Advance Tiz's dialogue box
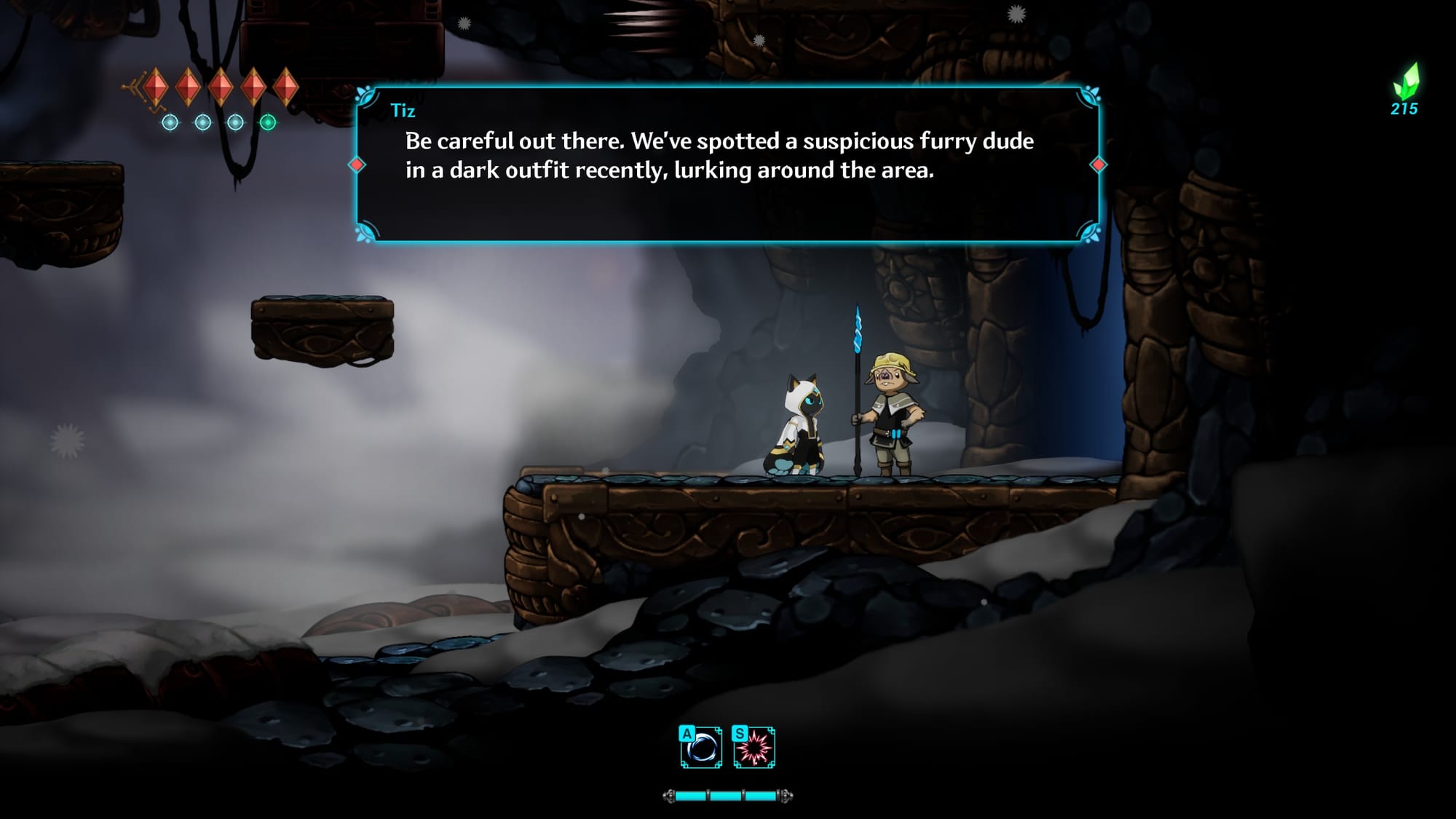Image resolution: width=1456 pixels, height=819 pixels. 727,165
